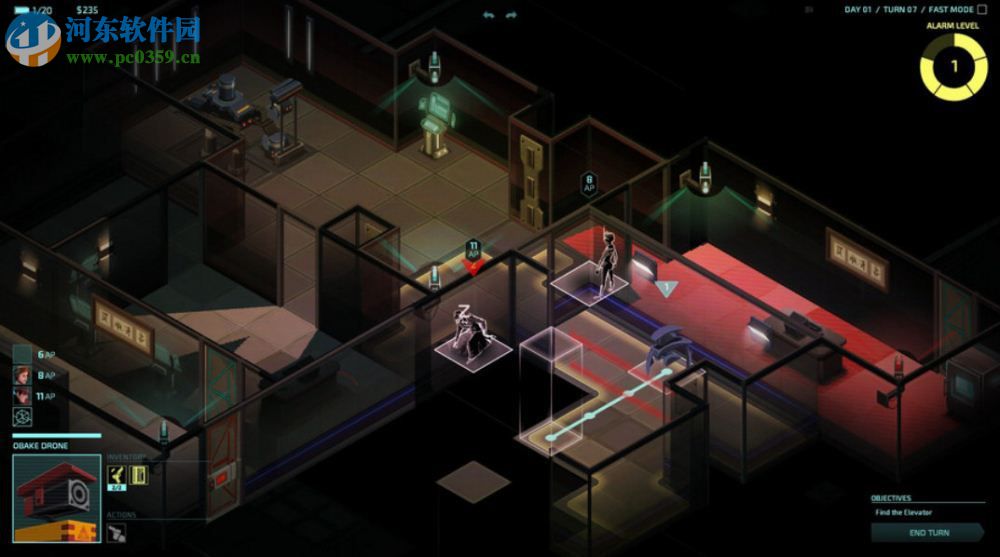1000x557 pixels.
Task: Activate the action icon under Actions
Action: pos(116,533)
